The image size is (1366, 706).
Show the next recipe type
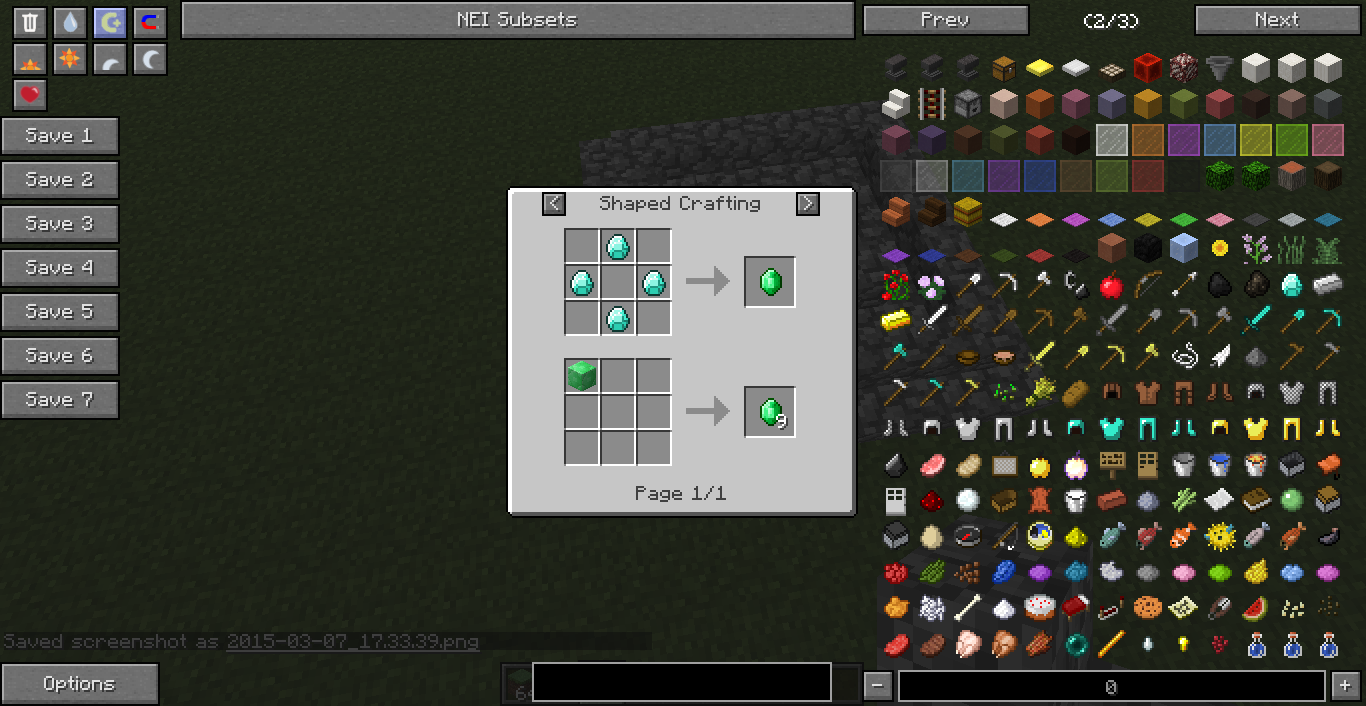pyautogui.click(x=807, y=204)
